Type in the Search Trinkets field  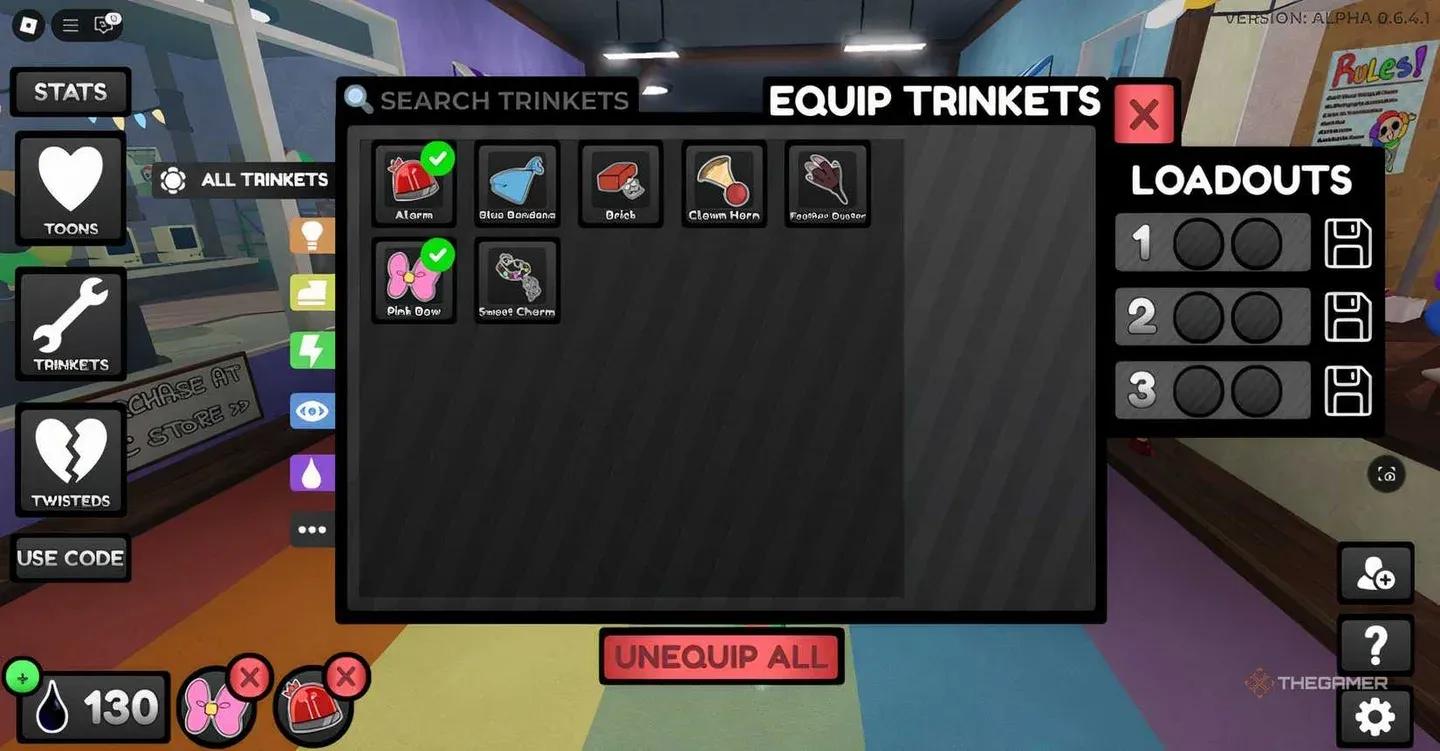(490, 100)
